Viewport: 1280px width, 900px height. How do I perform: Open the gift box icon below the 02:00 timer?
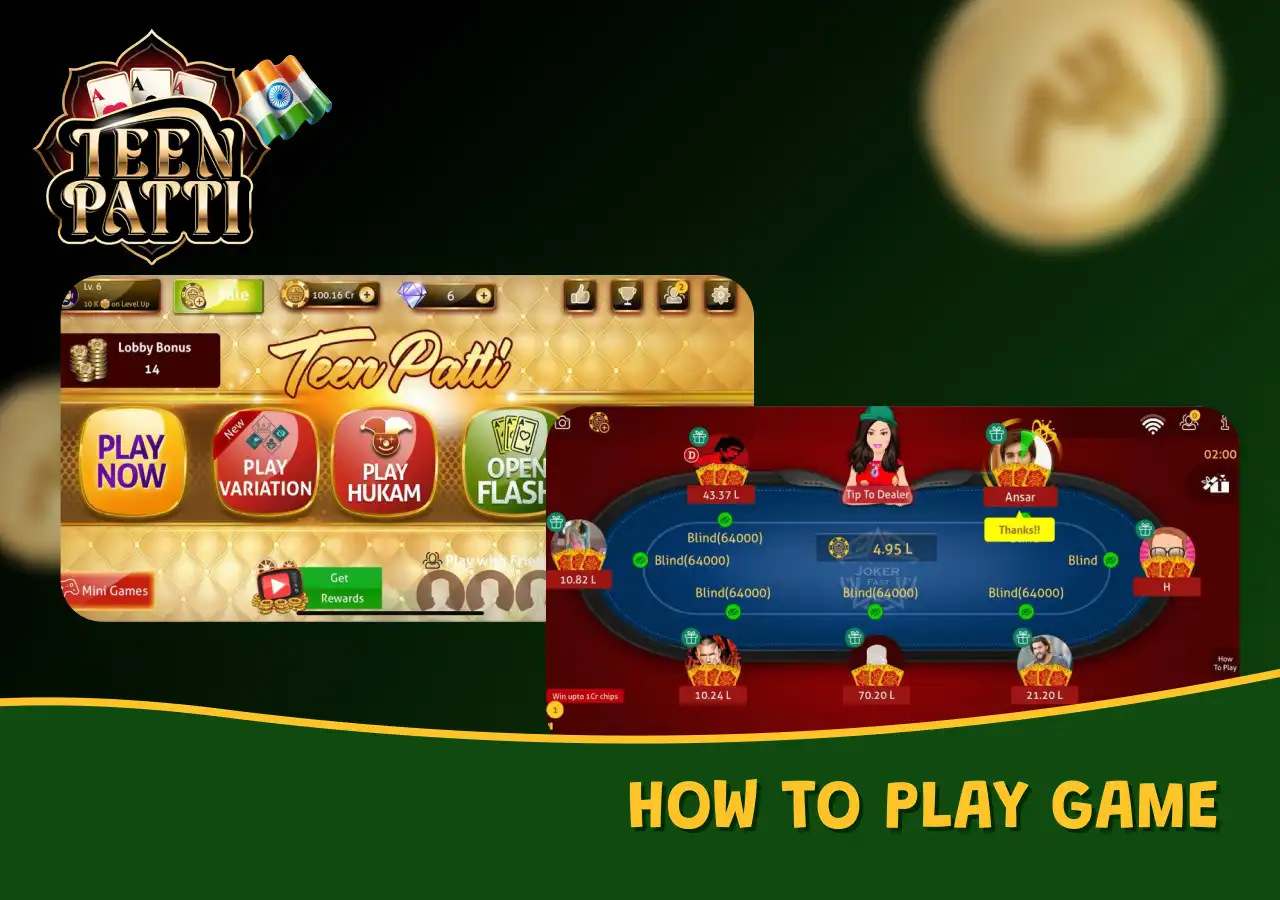1216,484
